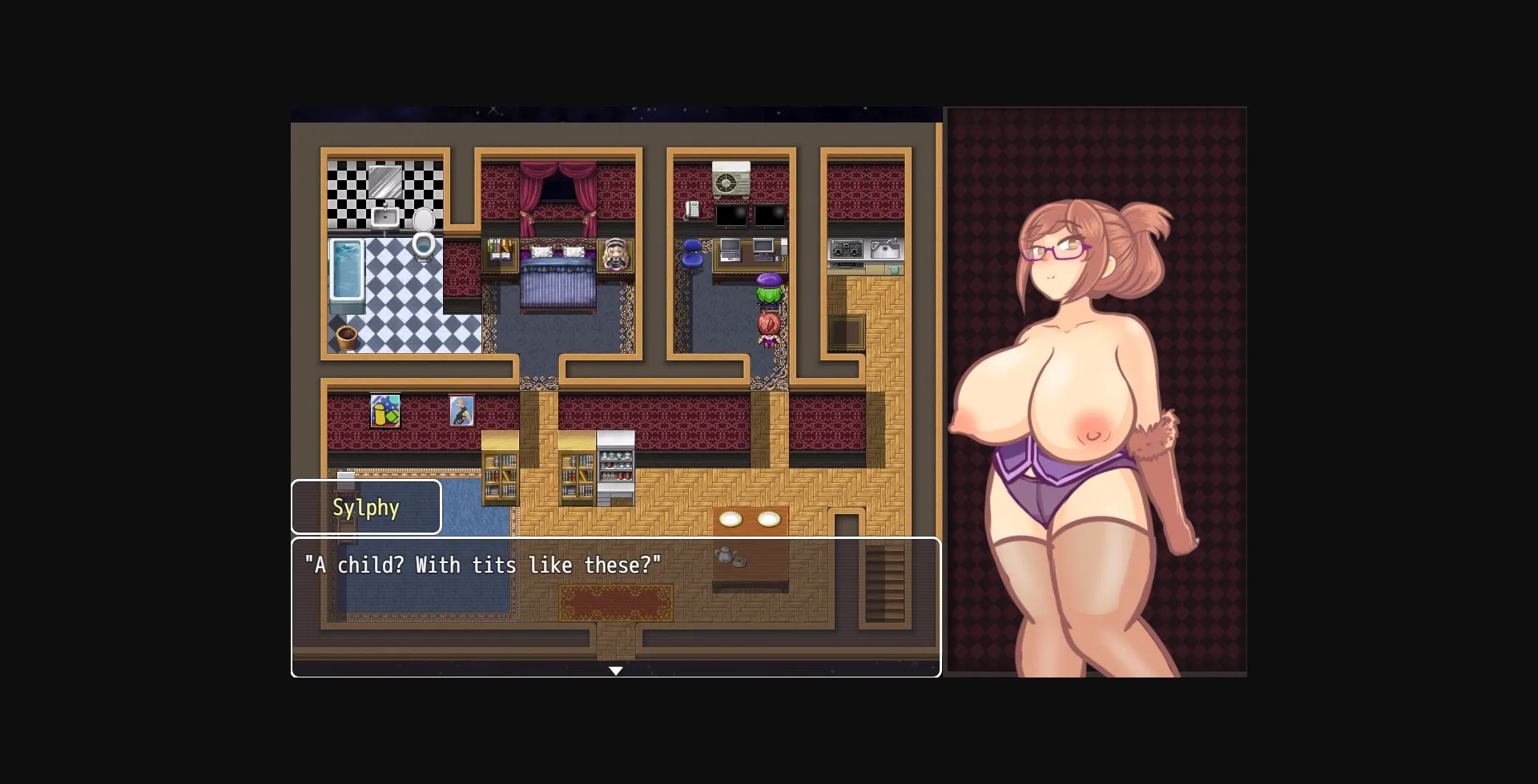Click the Sylphy name plate
Image resolution: width=1538 pixels, height=784 pixels.
click(x=366, y=507)
